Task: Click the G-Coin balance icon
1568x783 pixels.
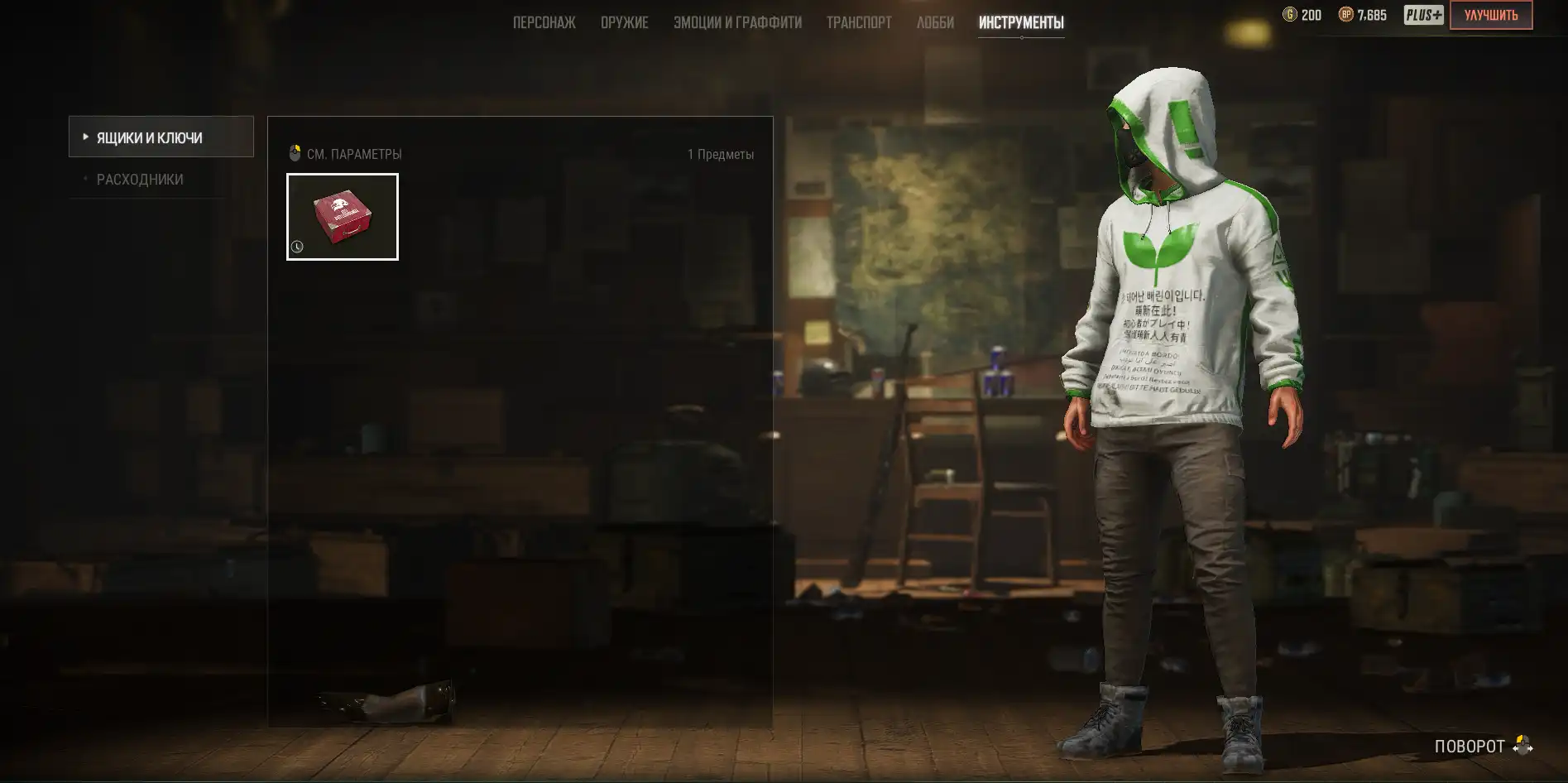Action: pyautogui.click(x=1290, y=15)
